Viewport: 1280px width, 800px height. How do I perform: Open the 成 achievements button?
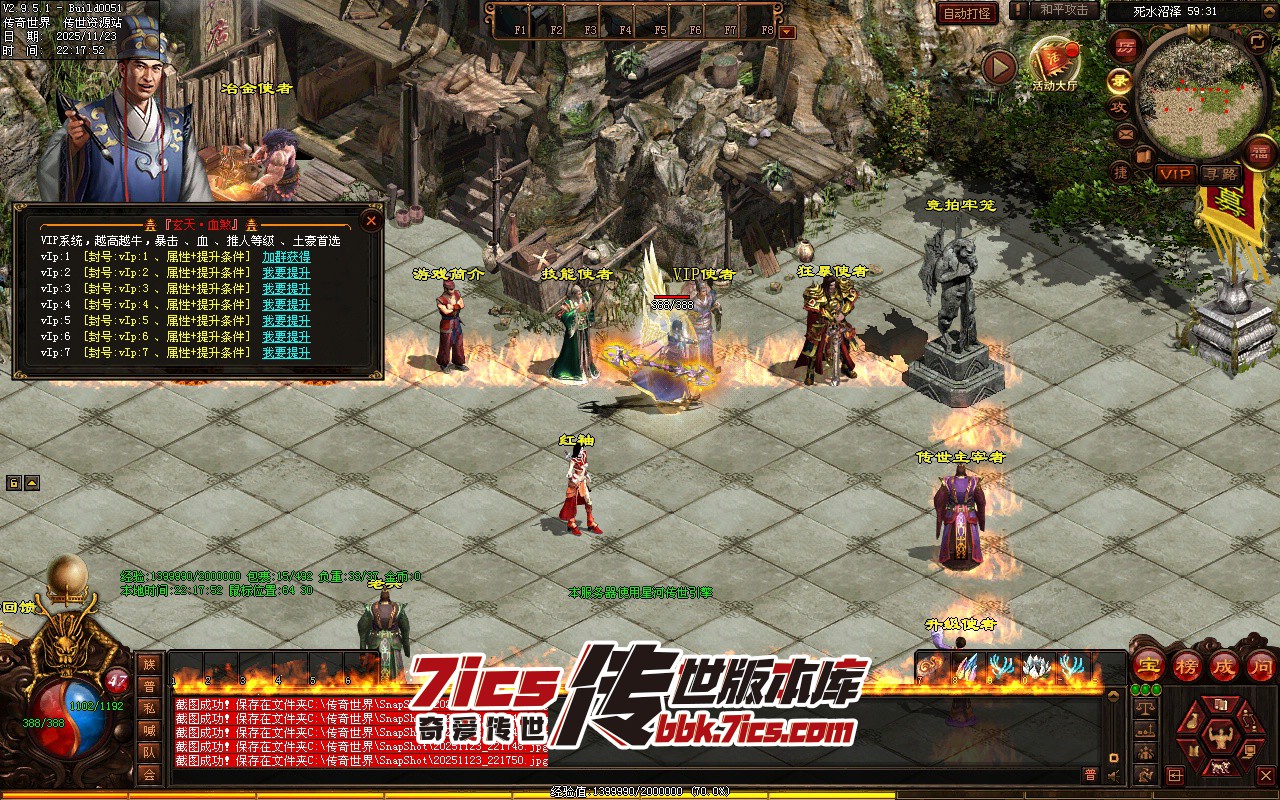coord(1225,665)
